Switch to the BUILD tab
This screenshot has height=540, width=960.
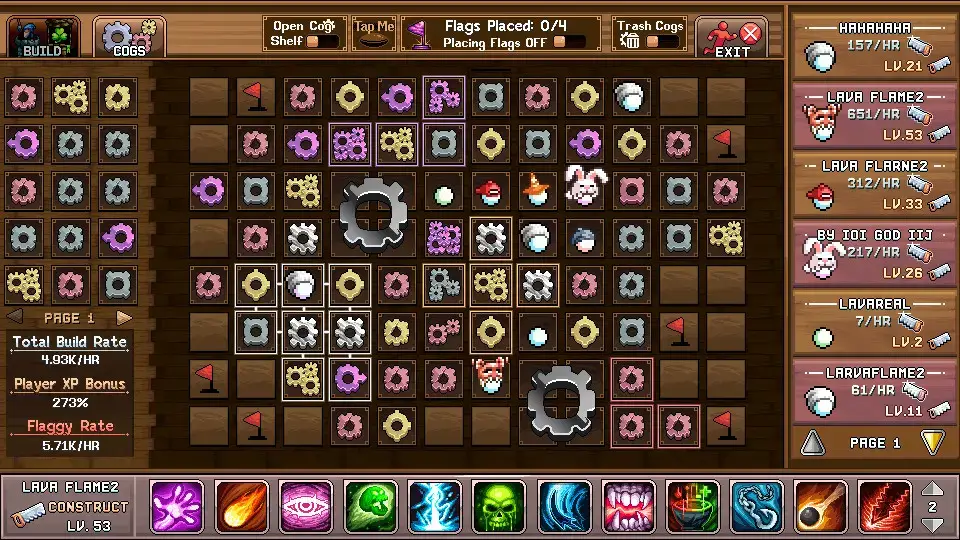click(43, 37)
